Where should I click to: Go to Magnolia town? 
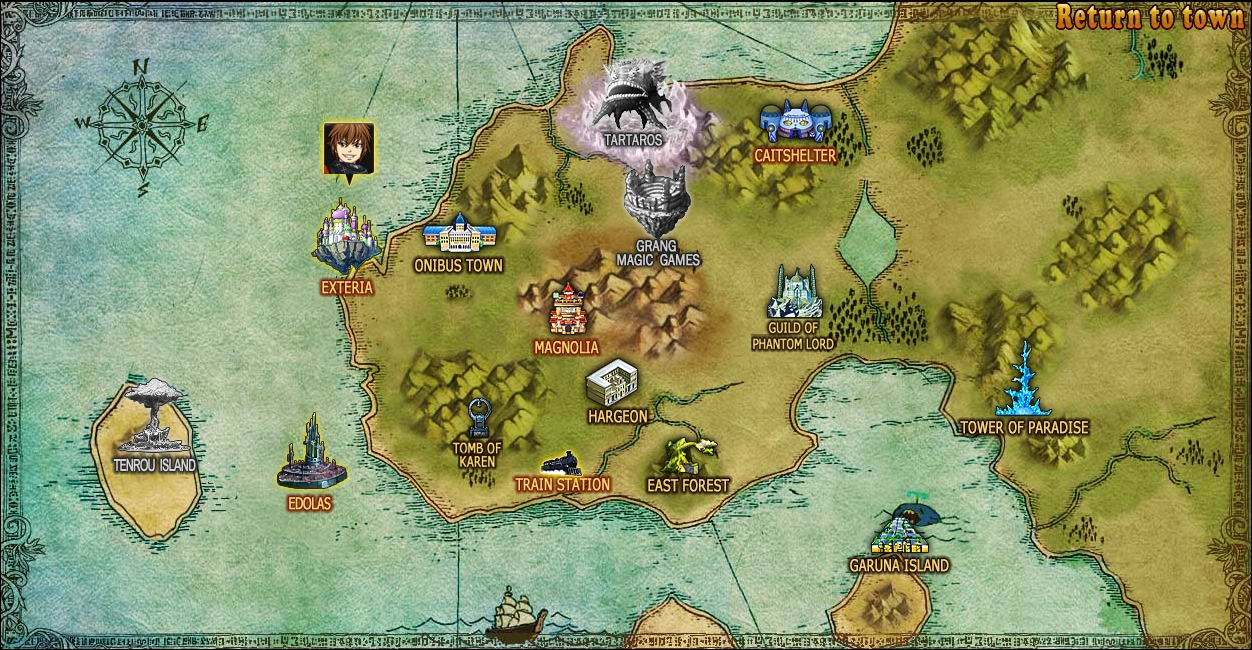pyautogui.click(x=567, y=310)
